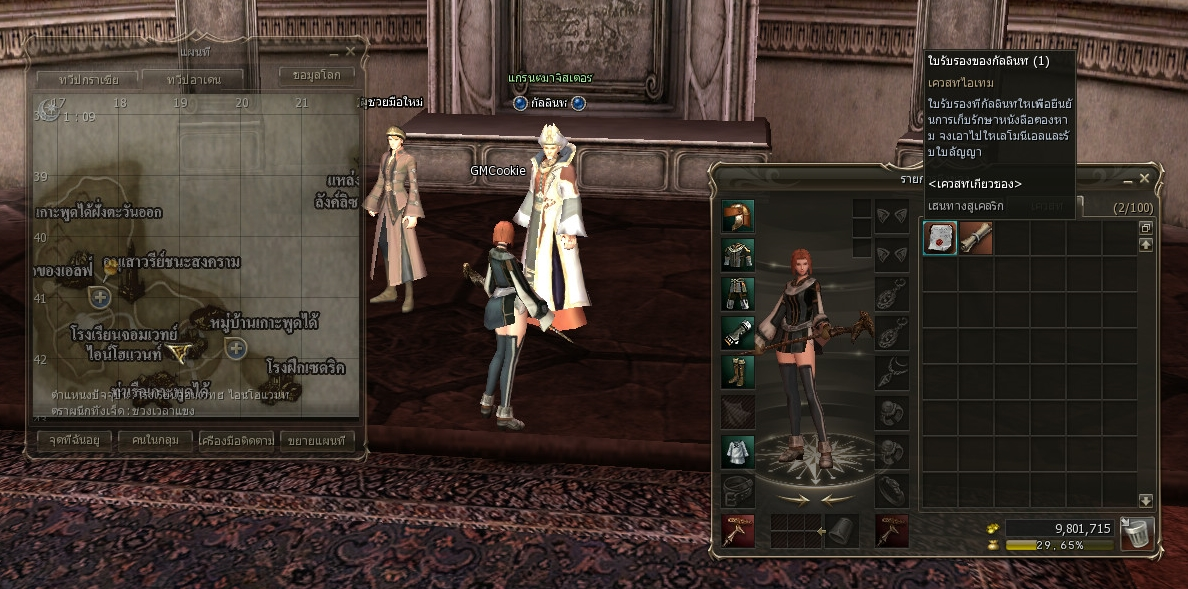1188x589 pixels.
Task: Click the จุดที่ฉันอยู่ button under the map
Action: click(x=73, y=440)
